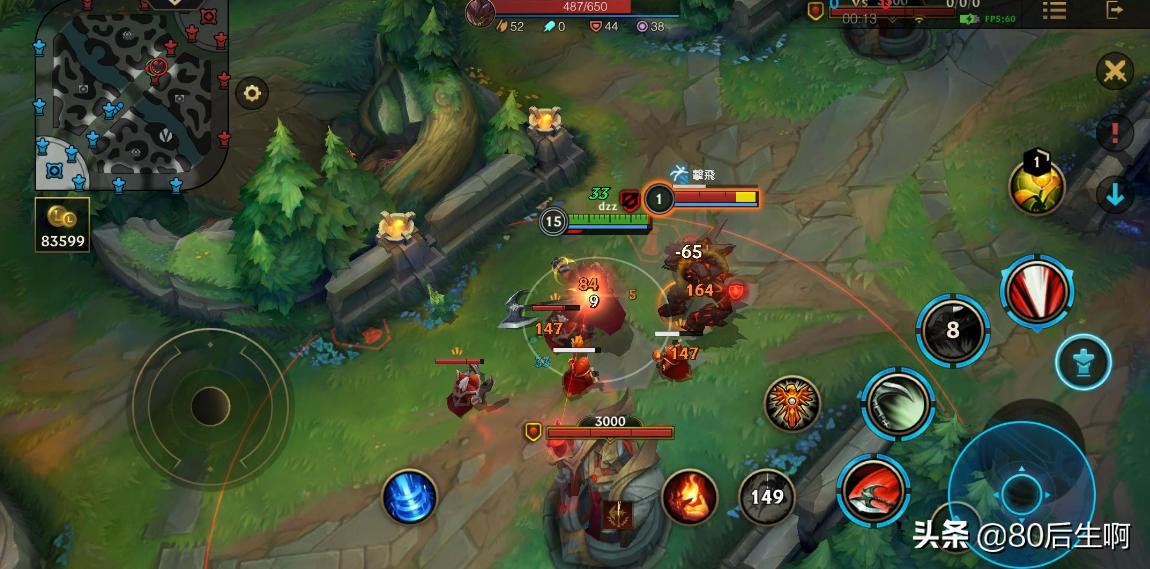
Task: Send the blue down arrow ping
Action: (1114, 194)
